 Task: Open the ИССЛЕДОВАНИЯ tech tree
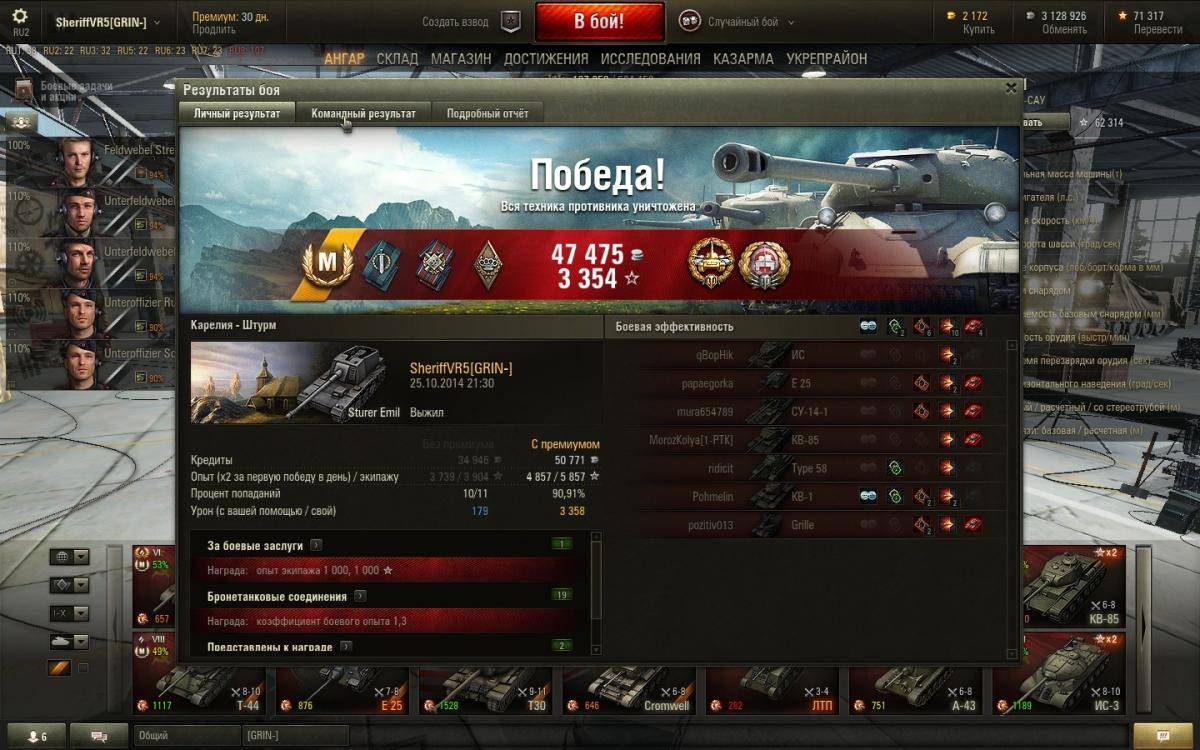click(650, 59)
